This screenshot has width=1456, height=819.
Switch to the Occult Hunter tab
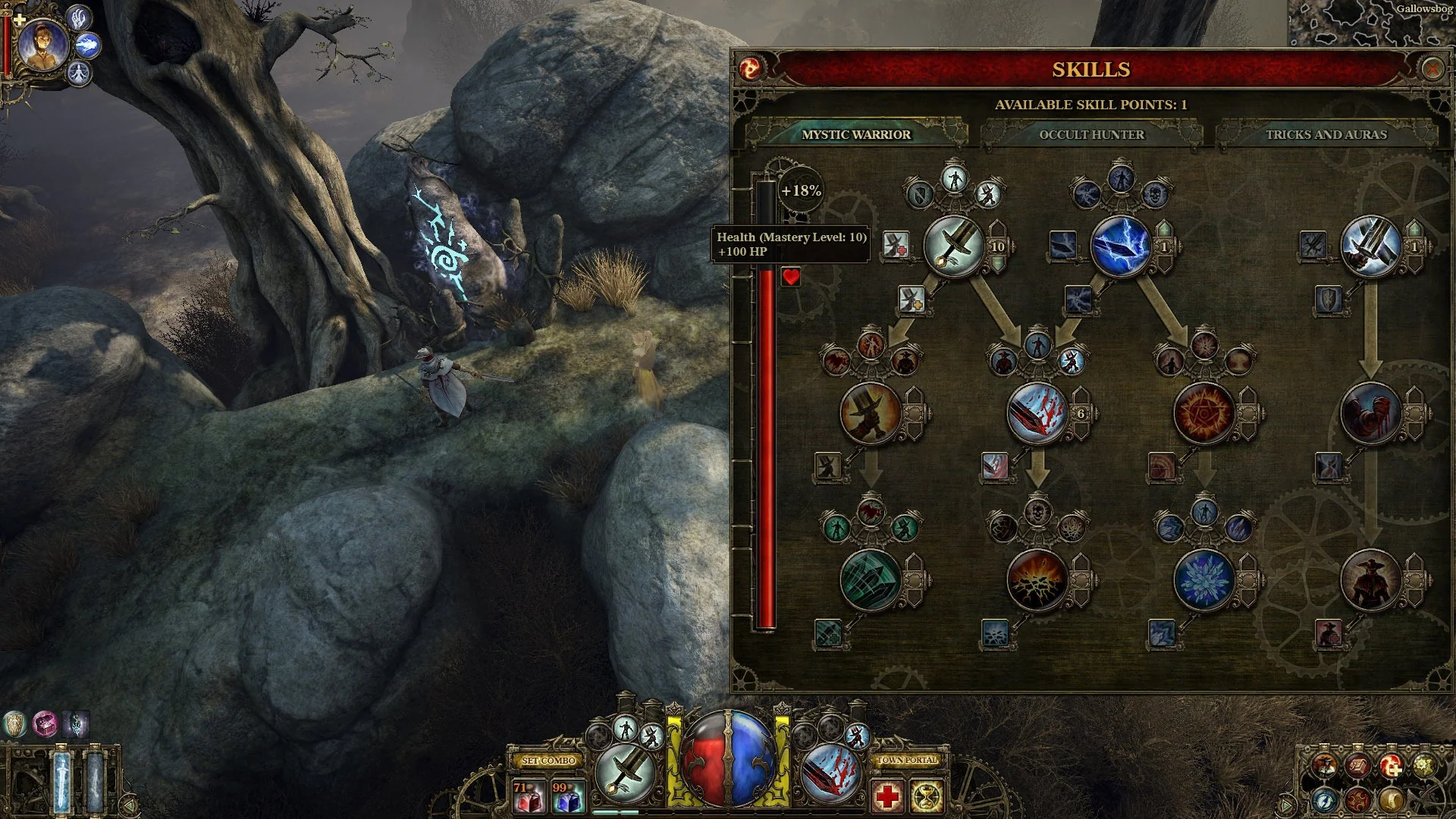click(x=1092, y=134)
